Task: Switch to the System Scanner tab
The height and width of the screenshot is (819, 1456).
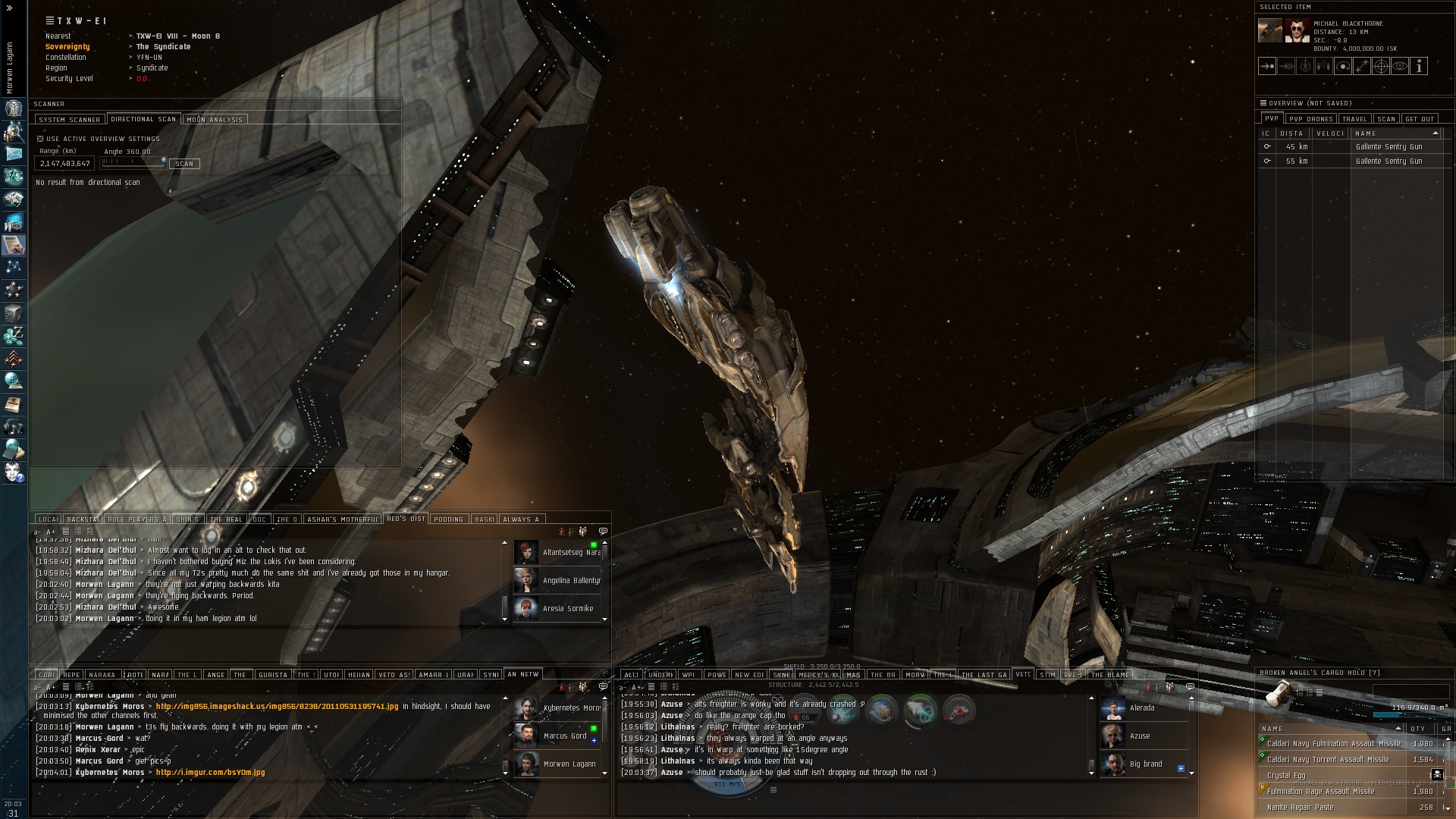Action: click(69, 120)
